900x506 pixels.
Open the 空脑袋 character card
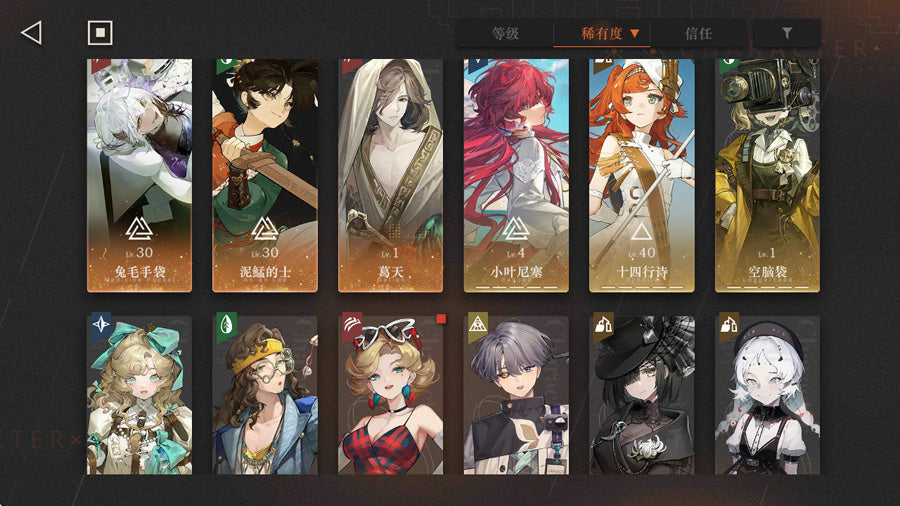[x=767, y=175]
